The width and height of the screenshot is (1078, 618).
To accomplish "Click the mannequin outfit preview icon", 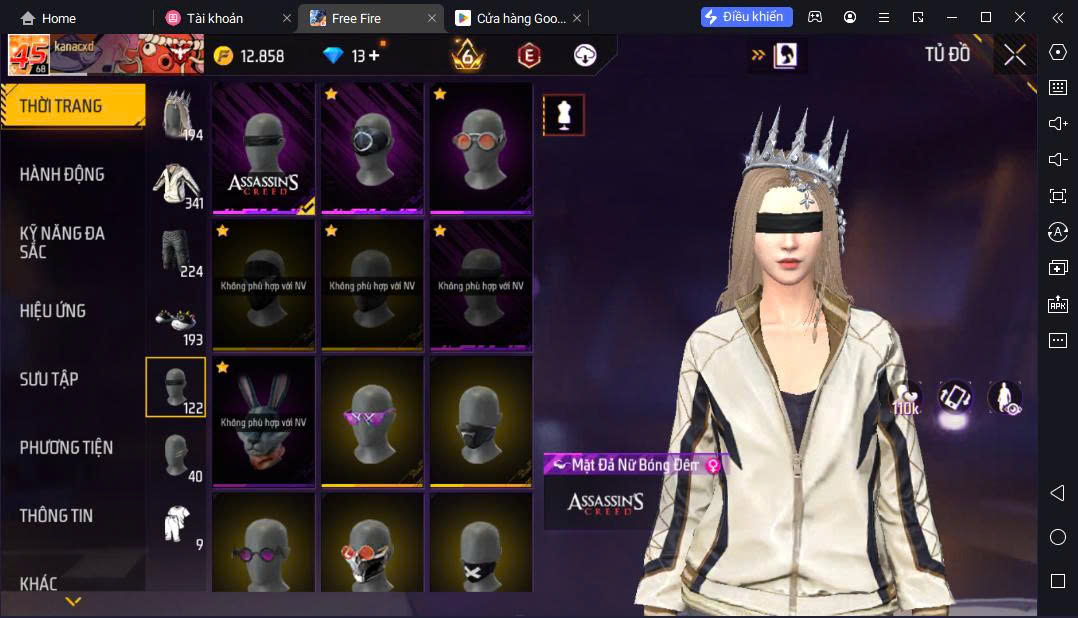I will (x=564, y=115).
